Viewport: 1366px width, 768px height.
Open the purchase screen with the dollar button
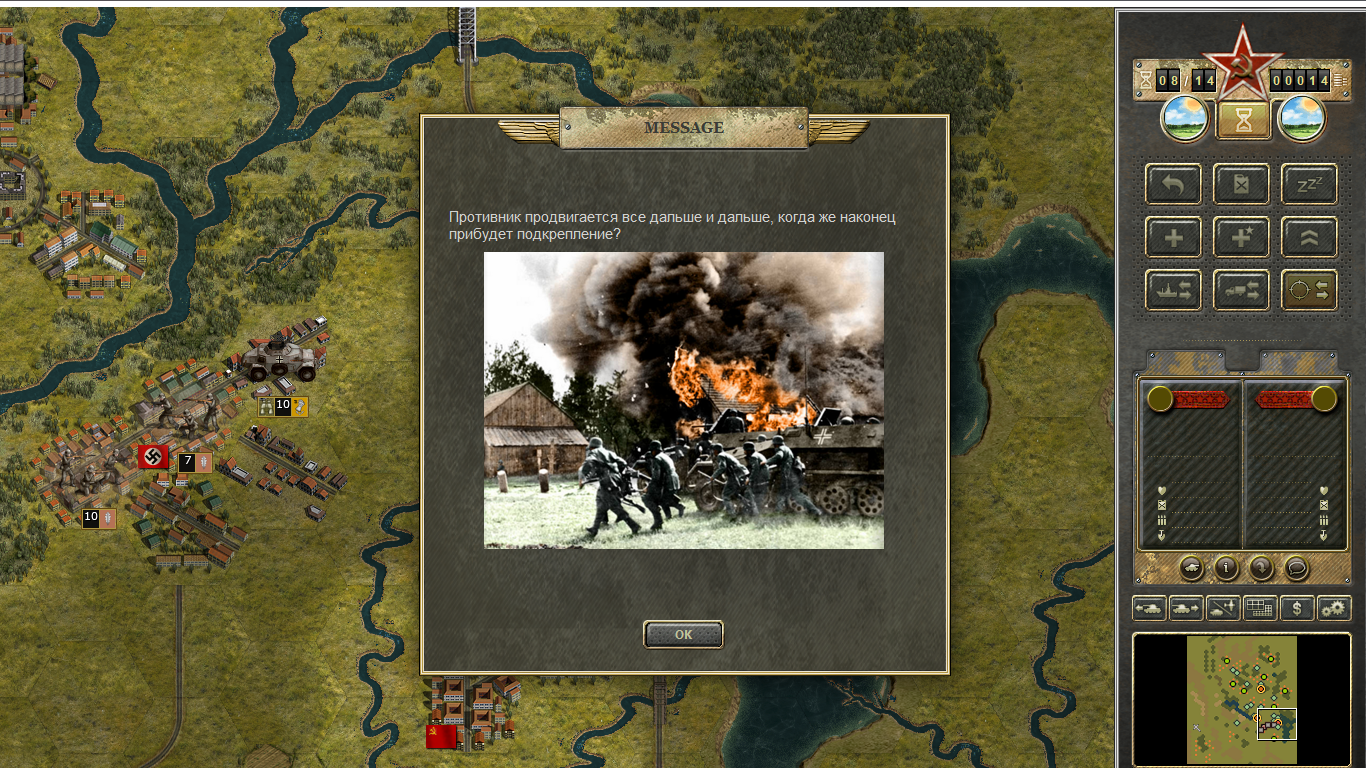pyautogui.click(x=1297, y=607)
